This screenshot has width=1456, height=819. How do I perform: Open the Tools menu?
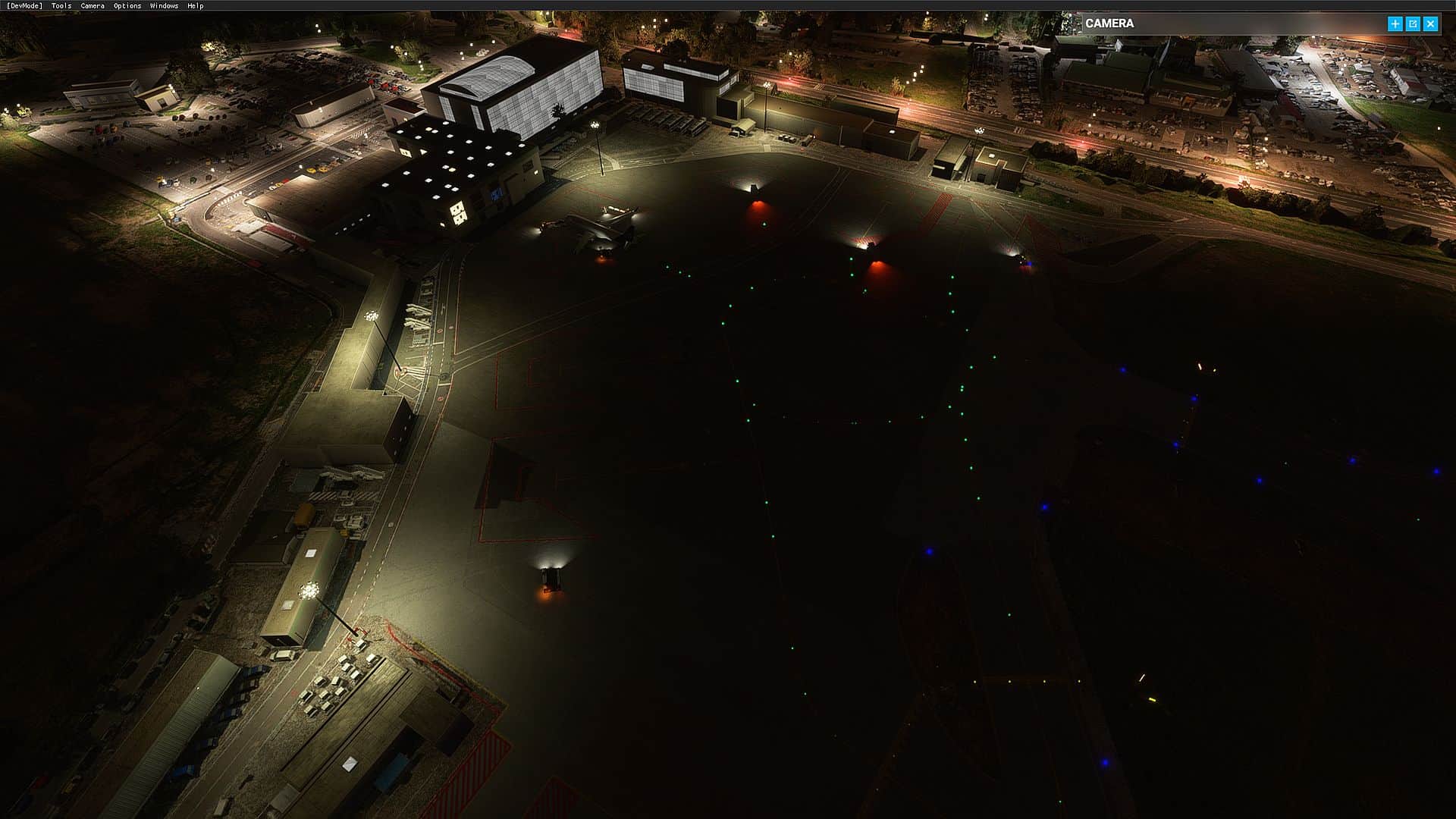(x=61, y=6)
